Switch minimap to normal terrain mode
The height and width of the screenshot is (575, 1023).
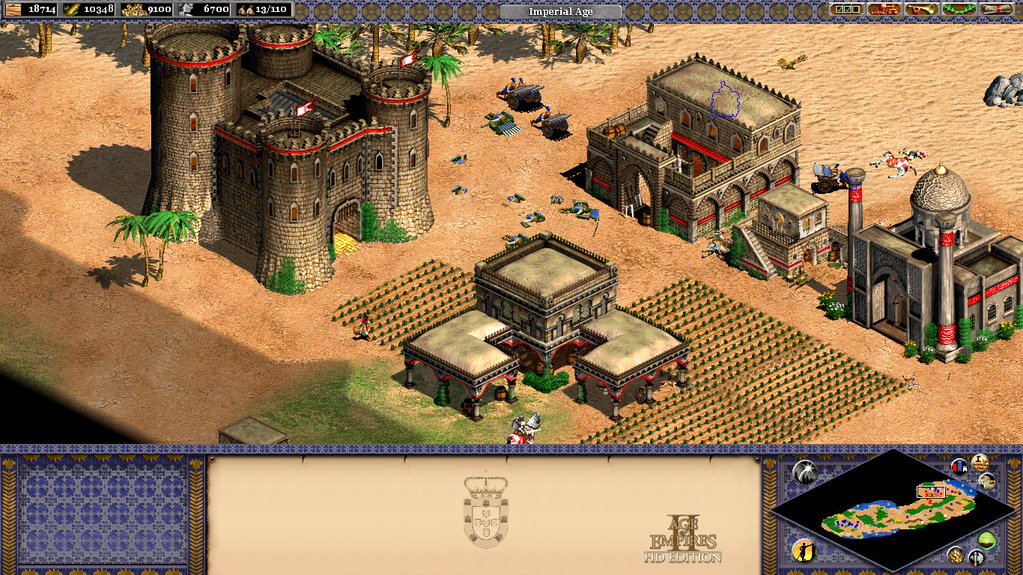[x=988, y=541]
